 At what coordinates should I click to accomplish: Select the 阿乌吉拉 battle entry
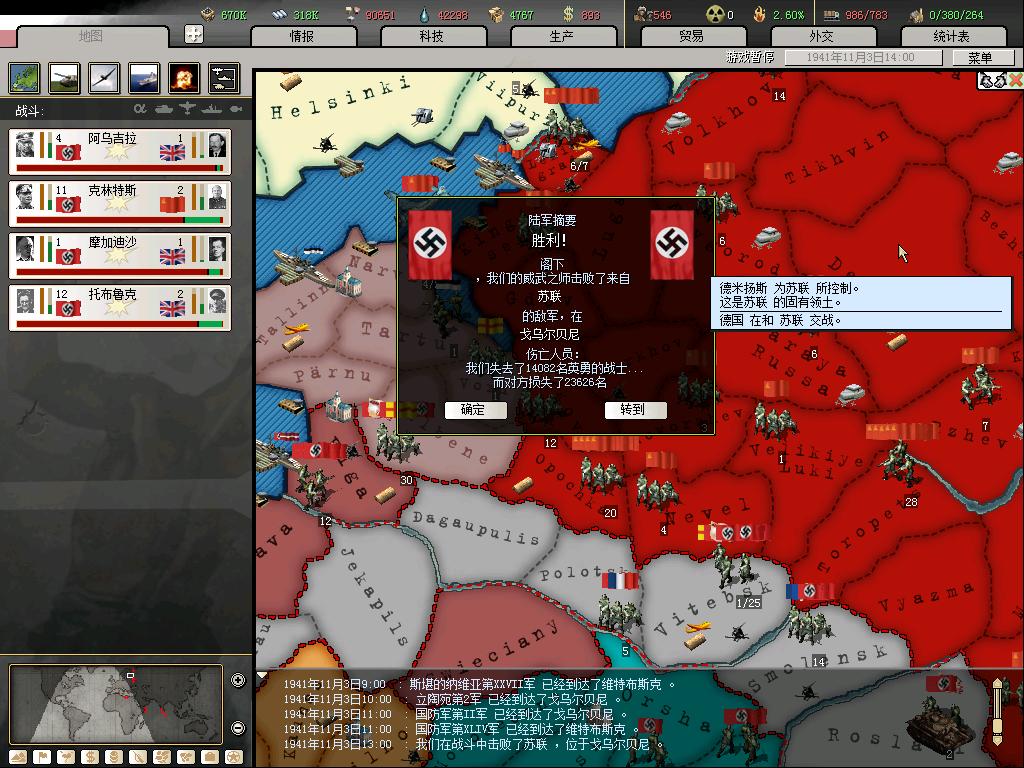[120, 151]
